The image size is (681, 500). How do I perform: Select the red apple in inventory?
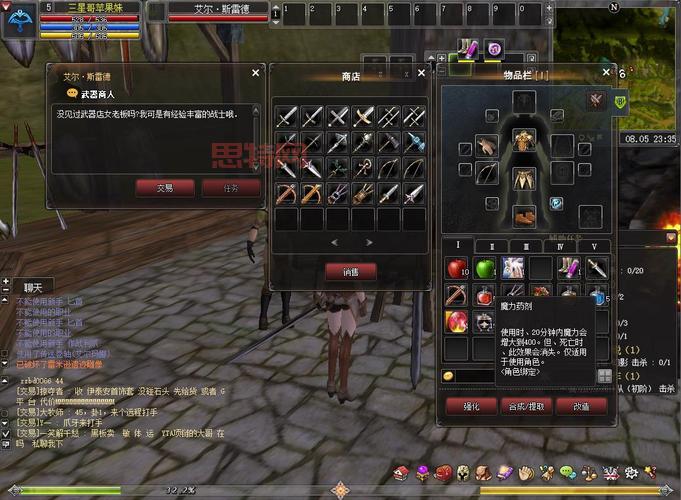[x=457, y=268]
